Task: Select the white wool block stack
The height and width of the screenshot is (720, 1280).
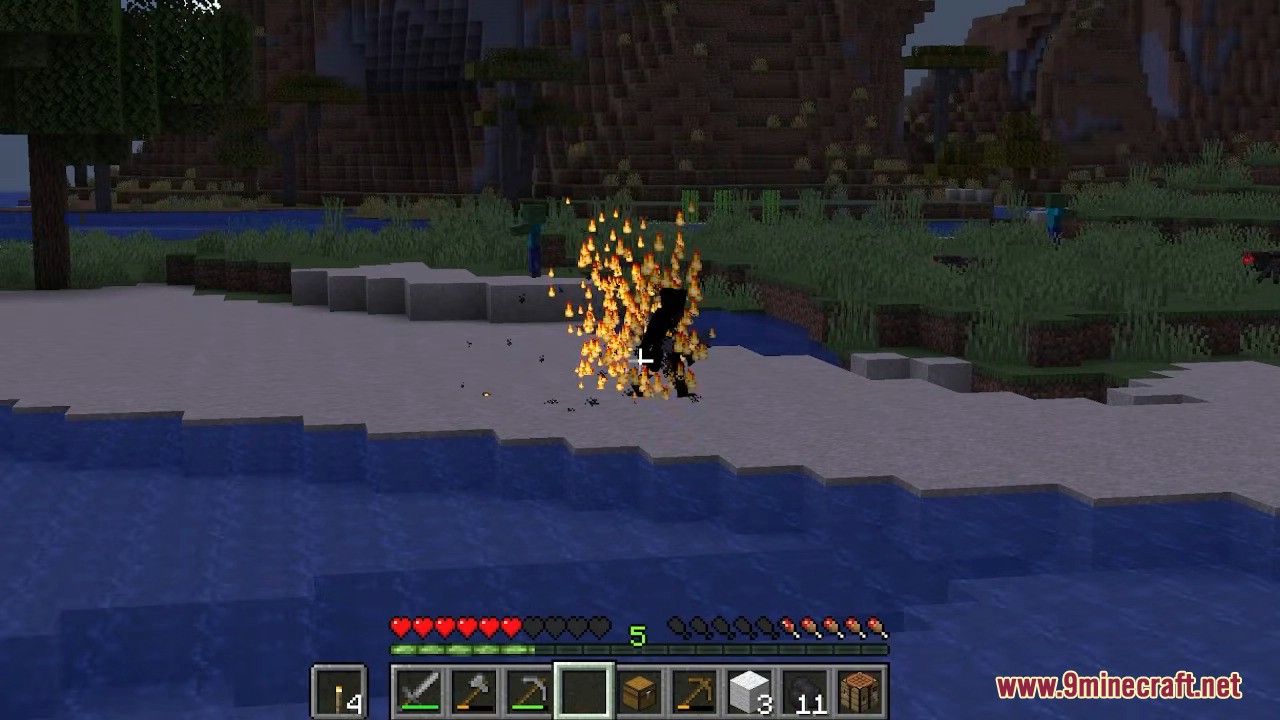Action: point(748,691)
